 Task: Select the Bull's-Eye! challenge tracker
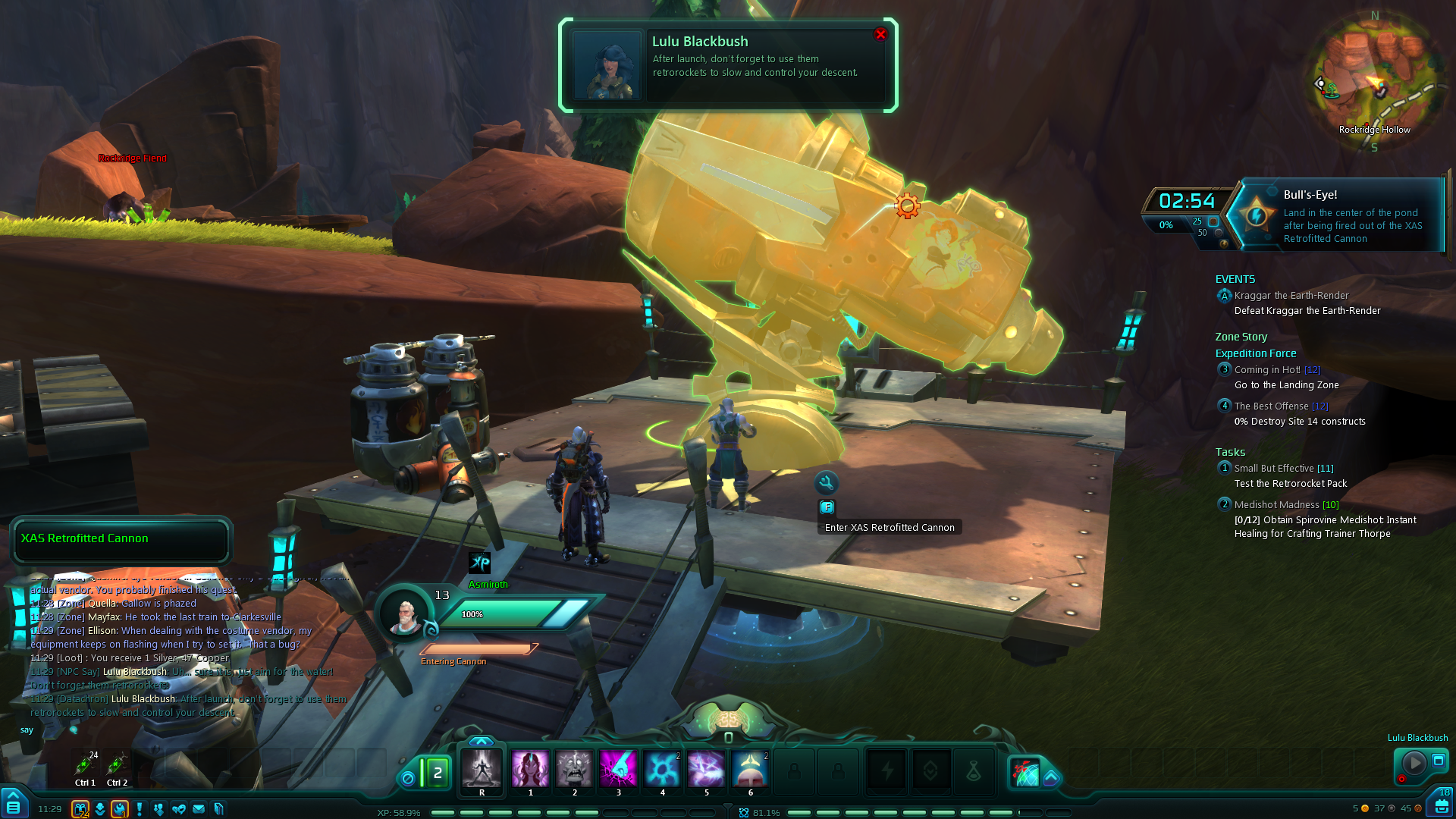tap(1340, 216)
